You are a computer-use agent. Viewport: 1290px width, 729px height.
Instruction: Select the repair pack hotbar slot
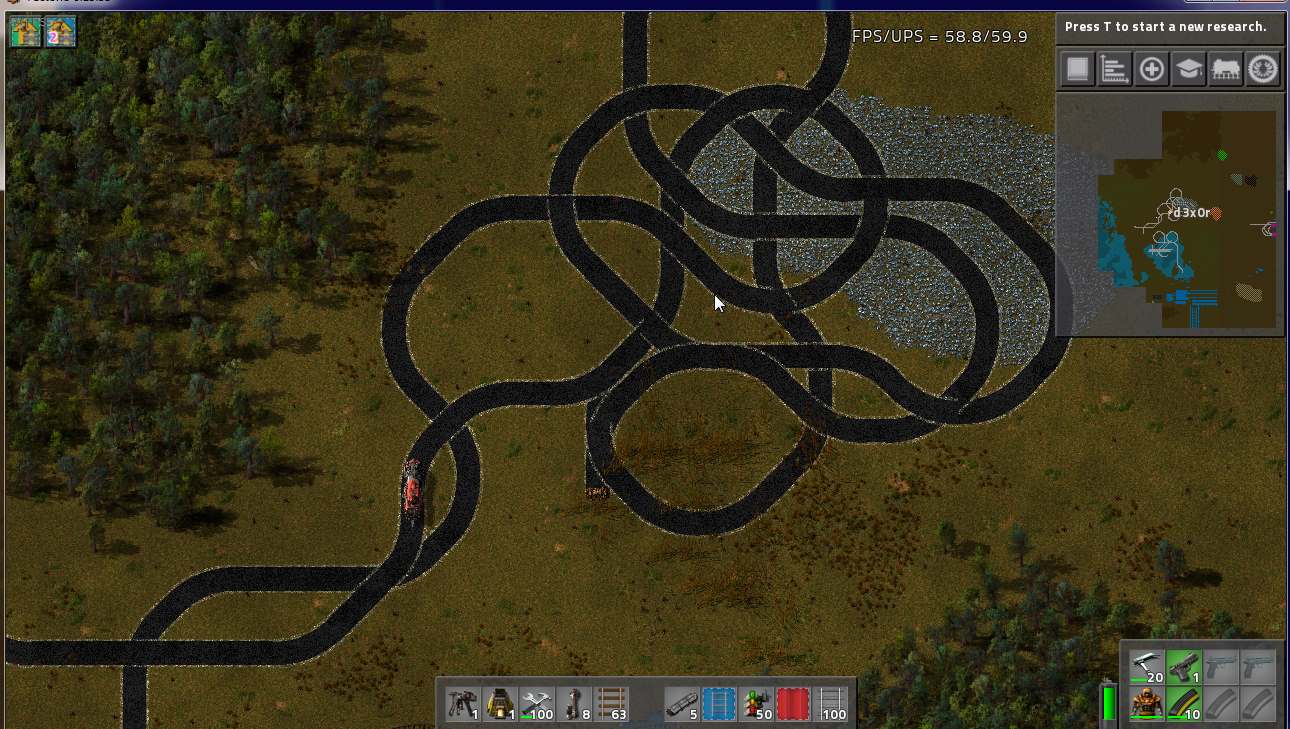[x=537, y=705]
